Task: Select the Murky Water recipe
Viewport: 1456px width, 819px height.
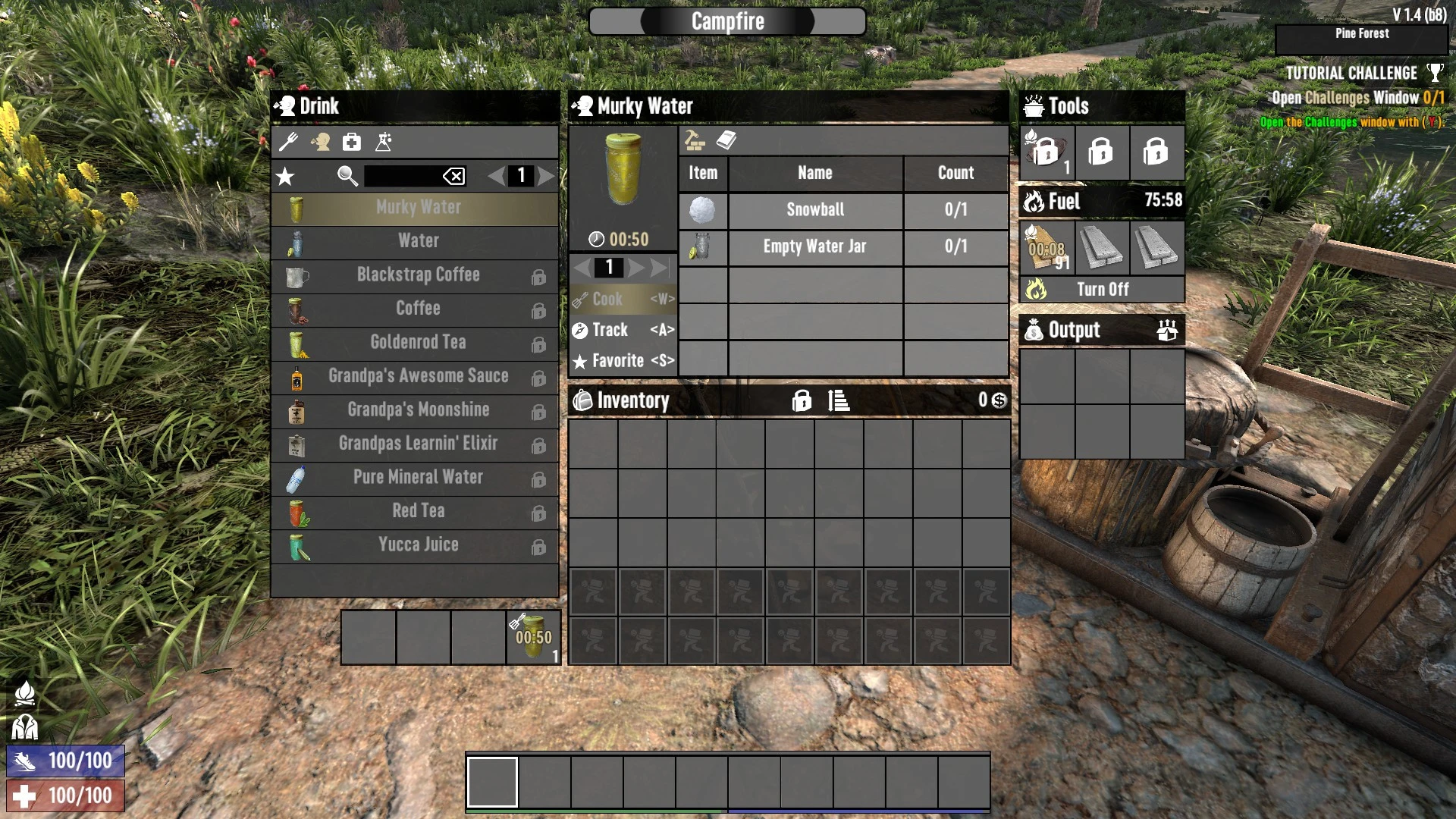Action: click(417, 208)
